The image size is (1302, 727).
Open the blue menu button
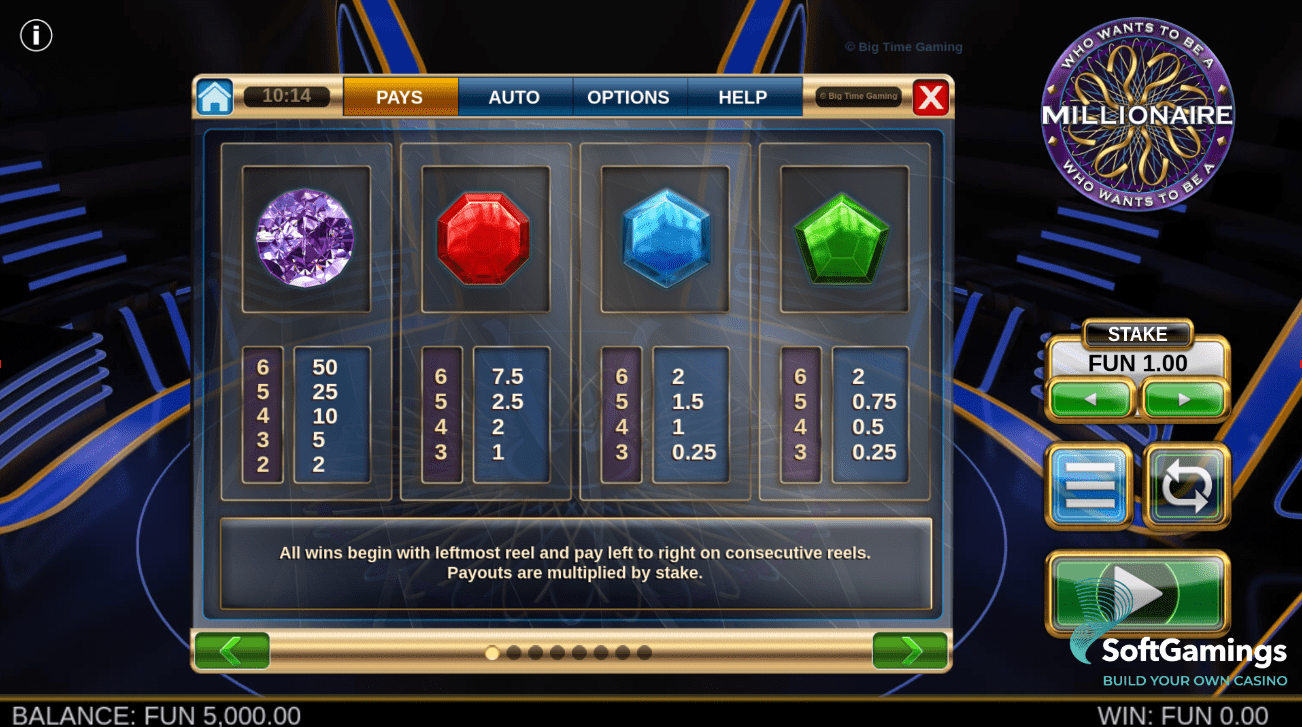(x=1089, y=486)
